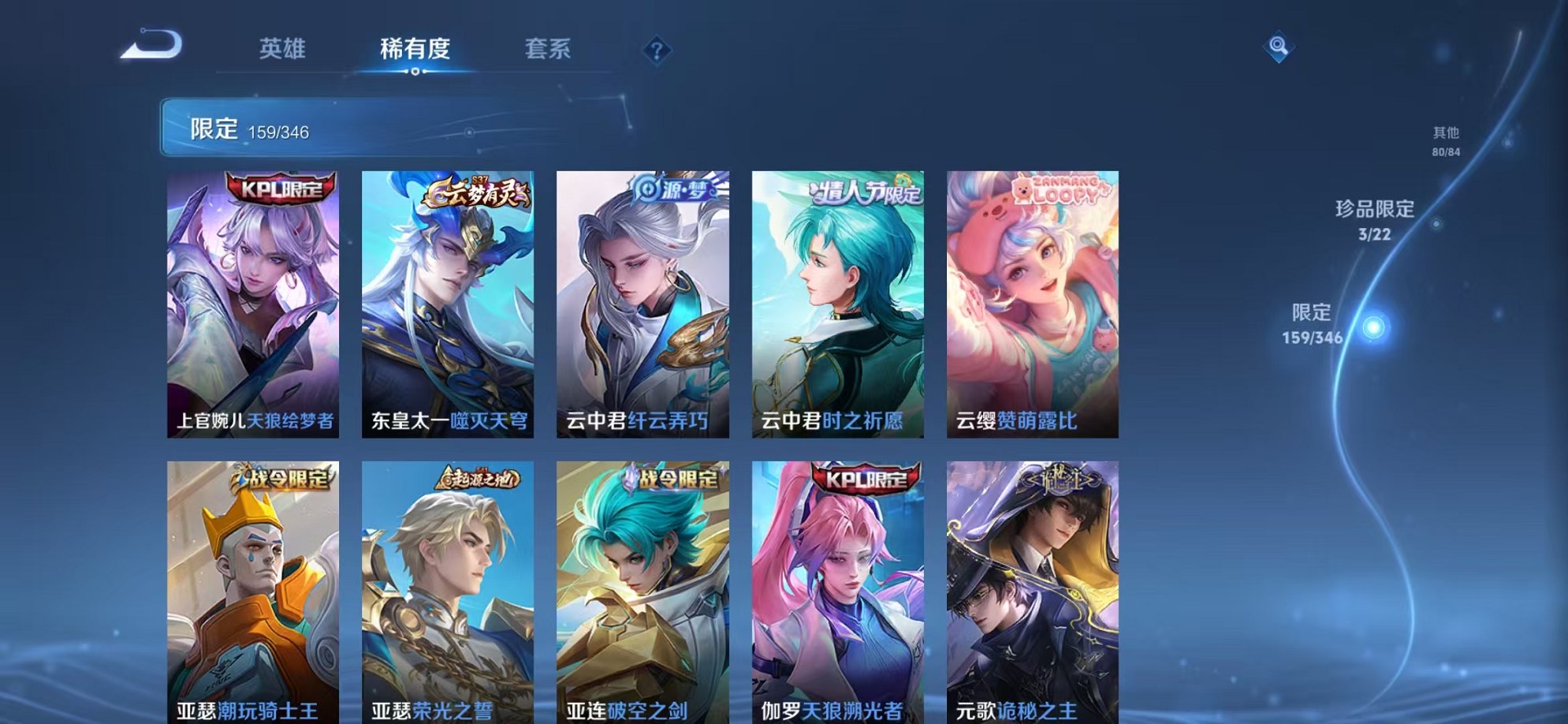Image resolution: width=1568 pixels, height=724 pixels.
Task: Open the help question mark icon
Action: click(657, 50)
